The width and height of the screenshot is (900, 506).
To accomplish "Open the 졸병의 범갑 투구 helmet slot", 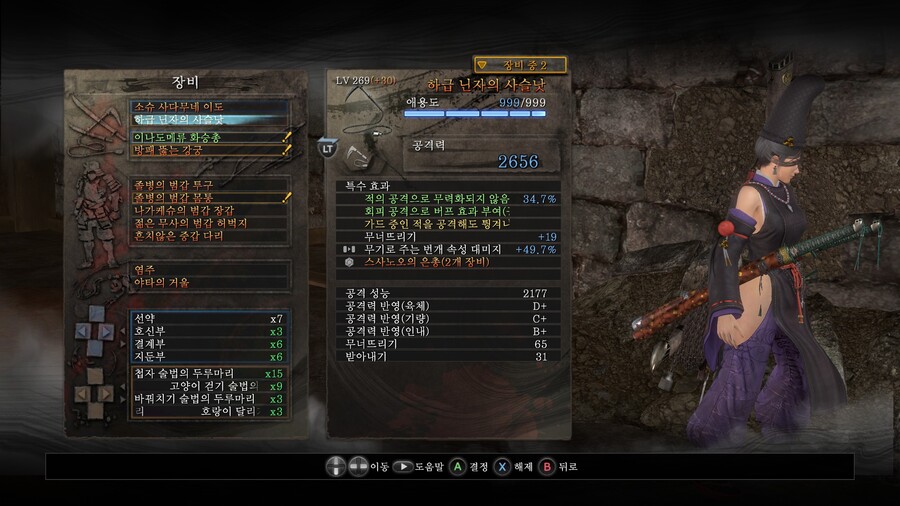I will (x=210, y=185).
